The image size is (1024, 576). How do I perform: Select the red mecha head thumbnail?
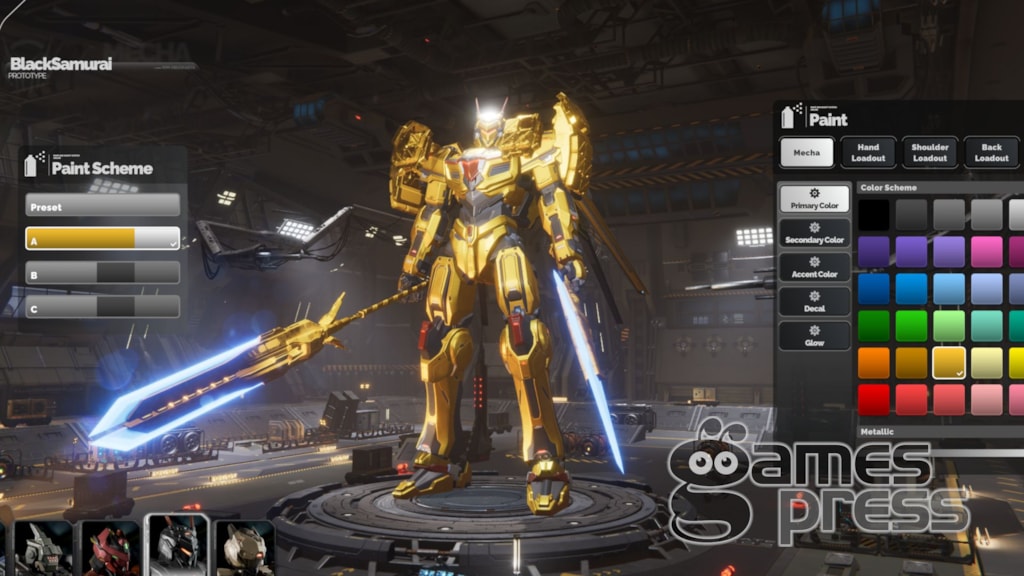click(110, 547)
